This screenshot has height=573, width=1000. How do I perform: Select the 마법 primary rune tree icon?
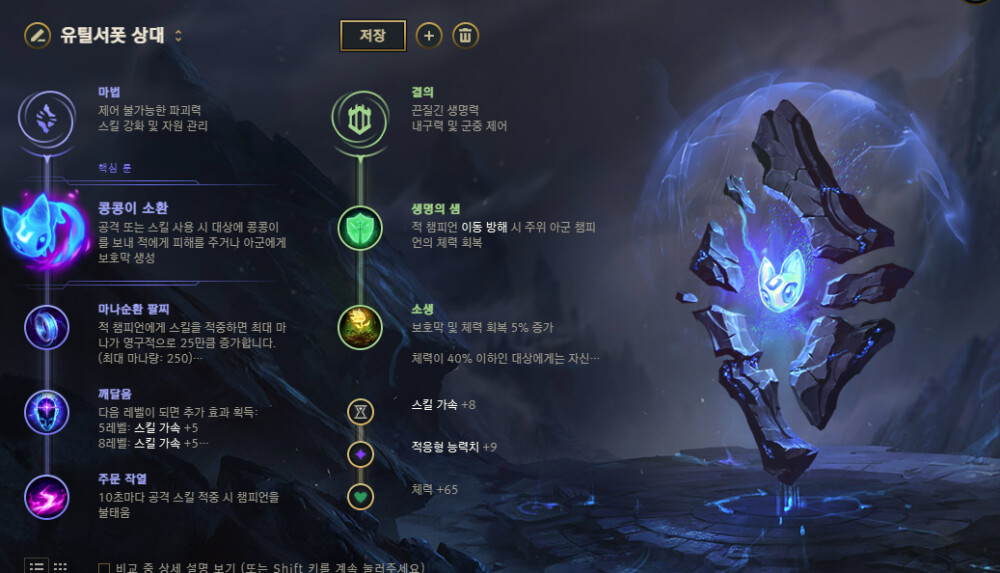tap(46, 118)
